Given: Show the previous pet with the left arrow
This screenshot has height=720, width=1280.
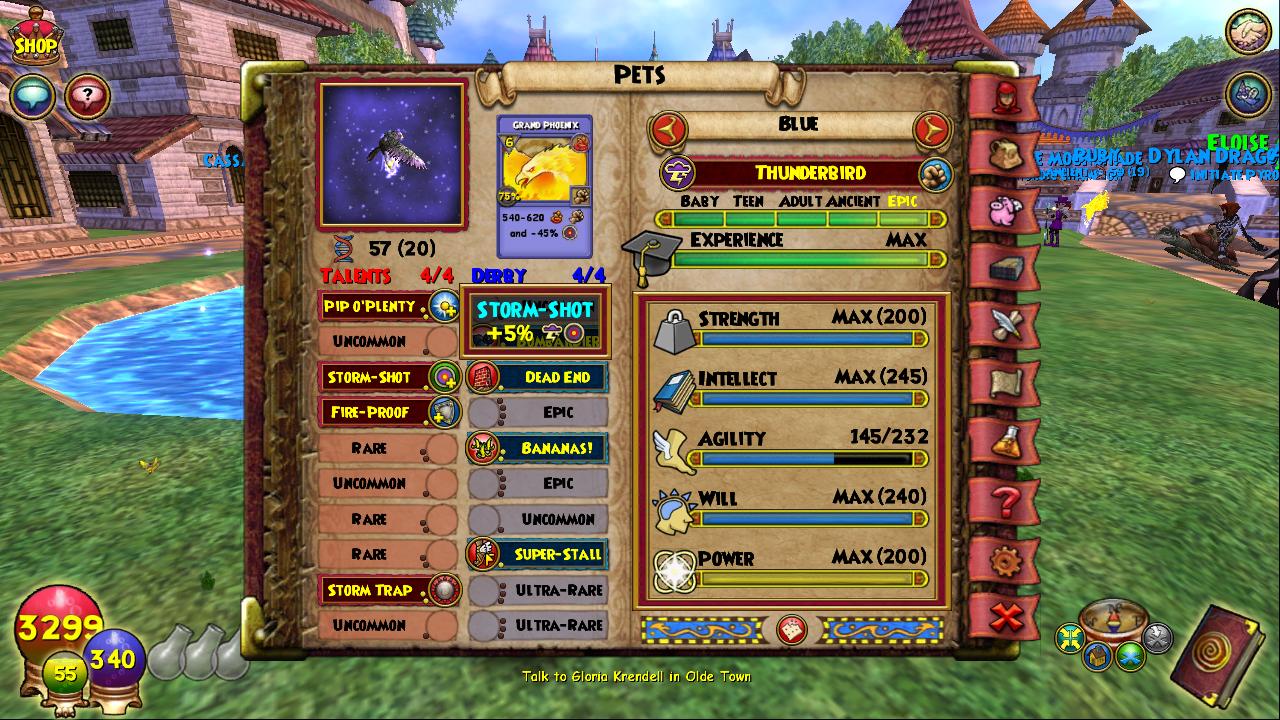Looking at the screenshot, I should [x=668, y=128].
